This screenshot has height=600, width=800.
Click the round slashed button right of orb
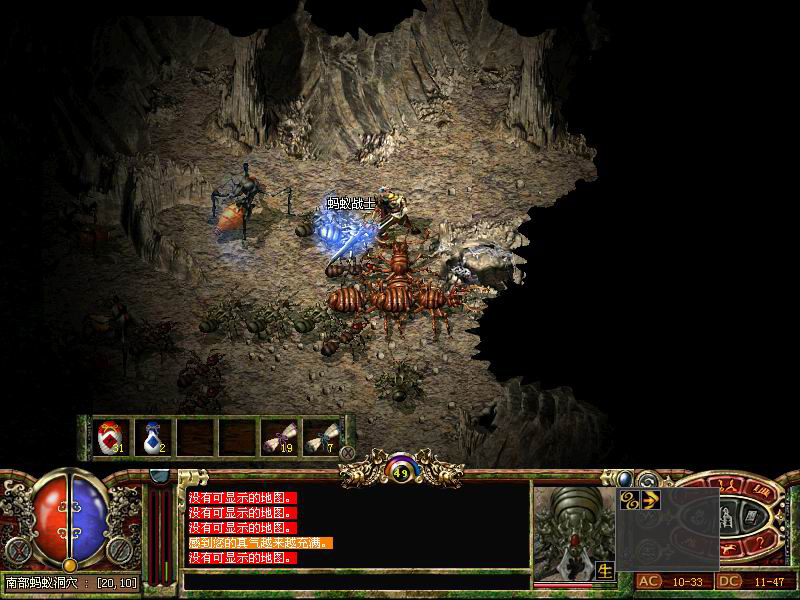click(x=118, y=549)
